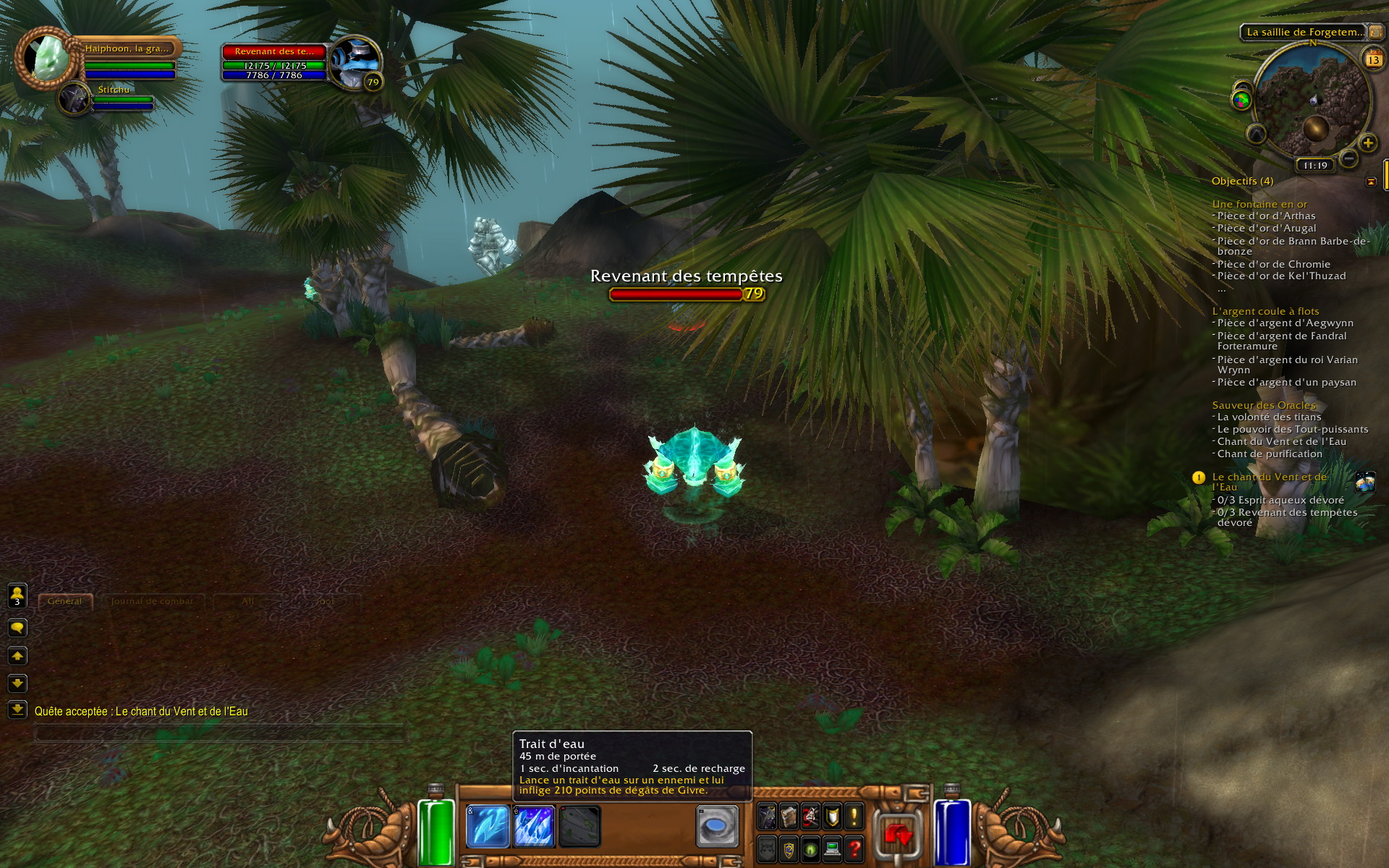Viewport: 1389px width, 868px height.
Task: Switch to Journal de combat chat tab
Action: 152,601
